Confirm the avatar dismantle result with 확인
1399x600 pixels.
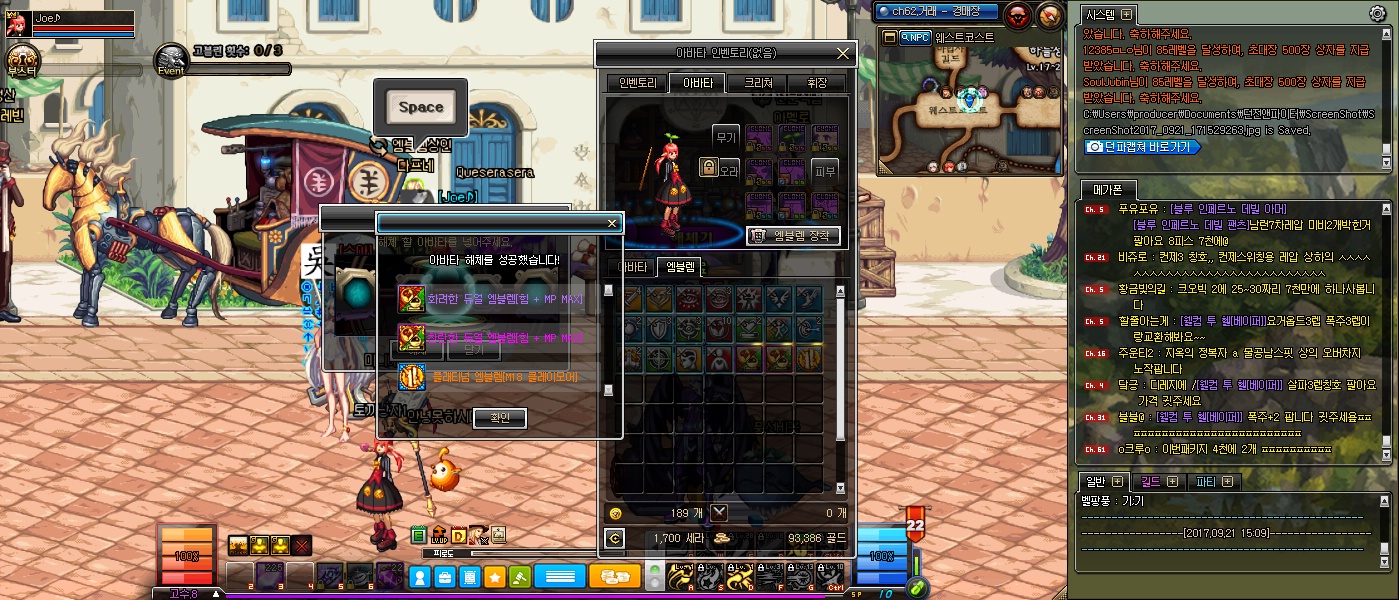(500, 418)
